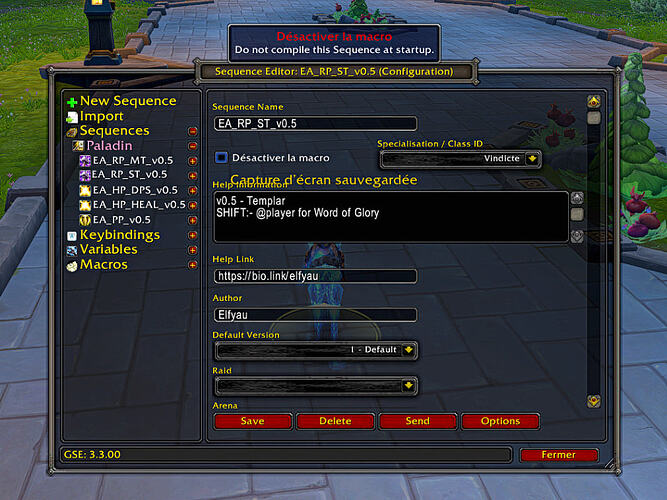The image size is (667, 500).
Task: Delete the current sequence
Action: point(335,422)
